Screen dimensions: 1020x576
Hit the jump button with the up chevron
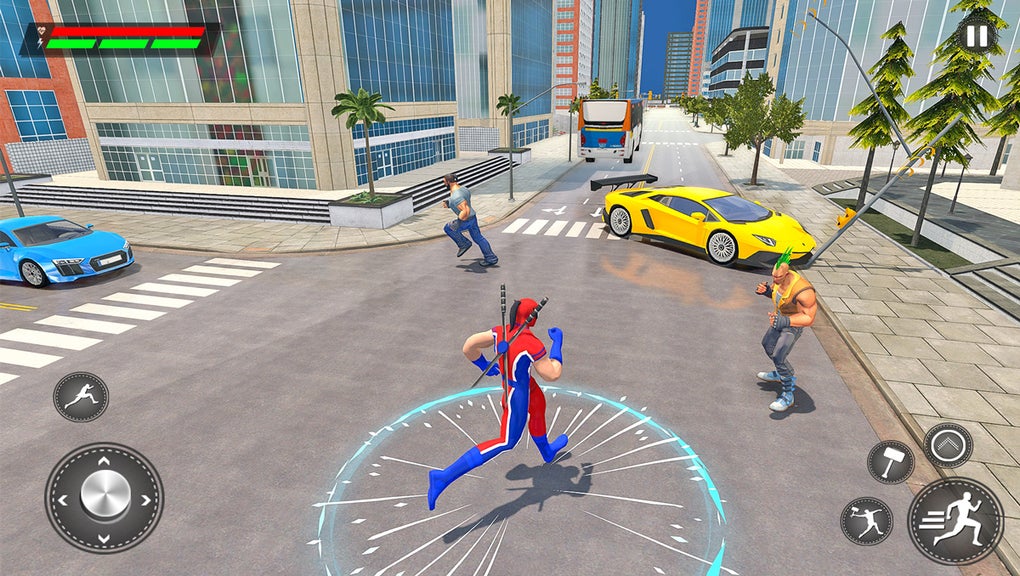click(x=948, y=445)
